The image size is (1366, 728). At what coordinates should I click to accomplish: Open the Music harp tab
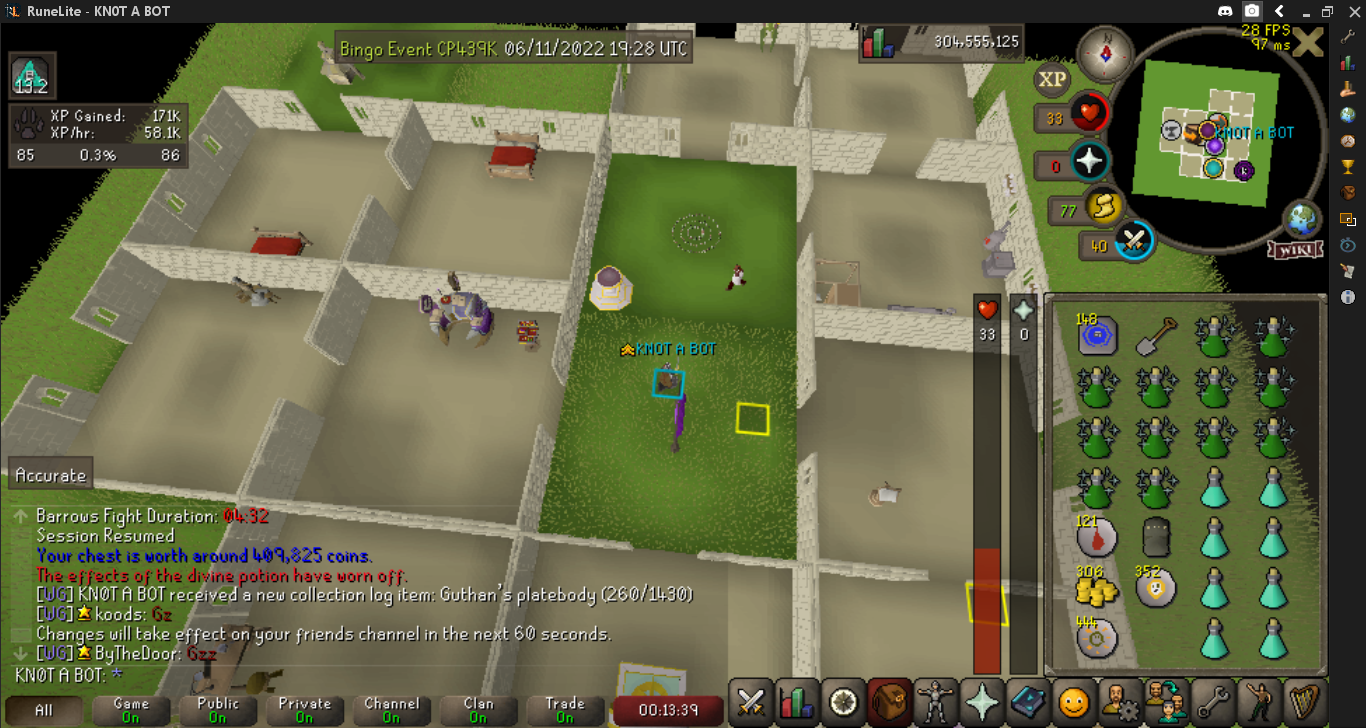[x=1304, y=702]
